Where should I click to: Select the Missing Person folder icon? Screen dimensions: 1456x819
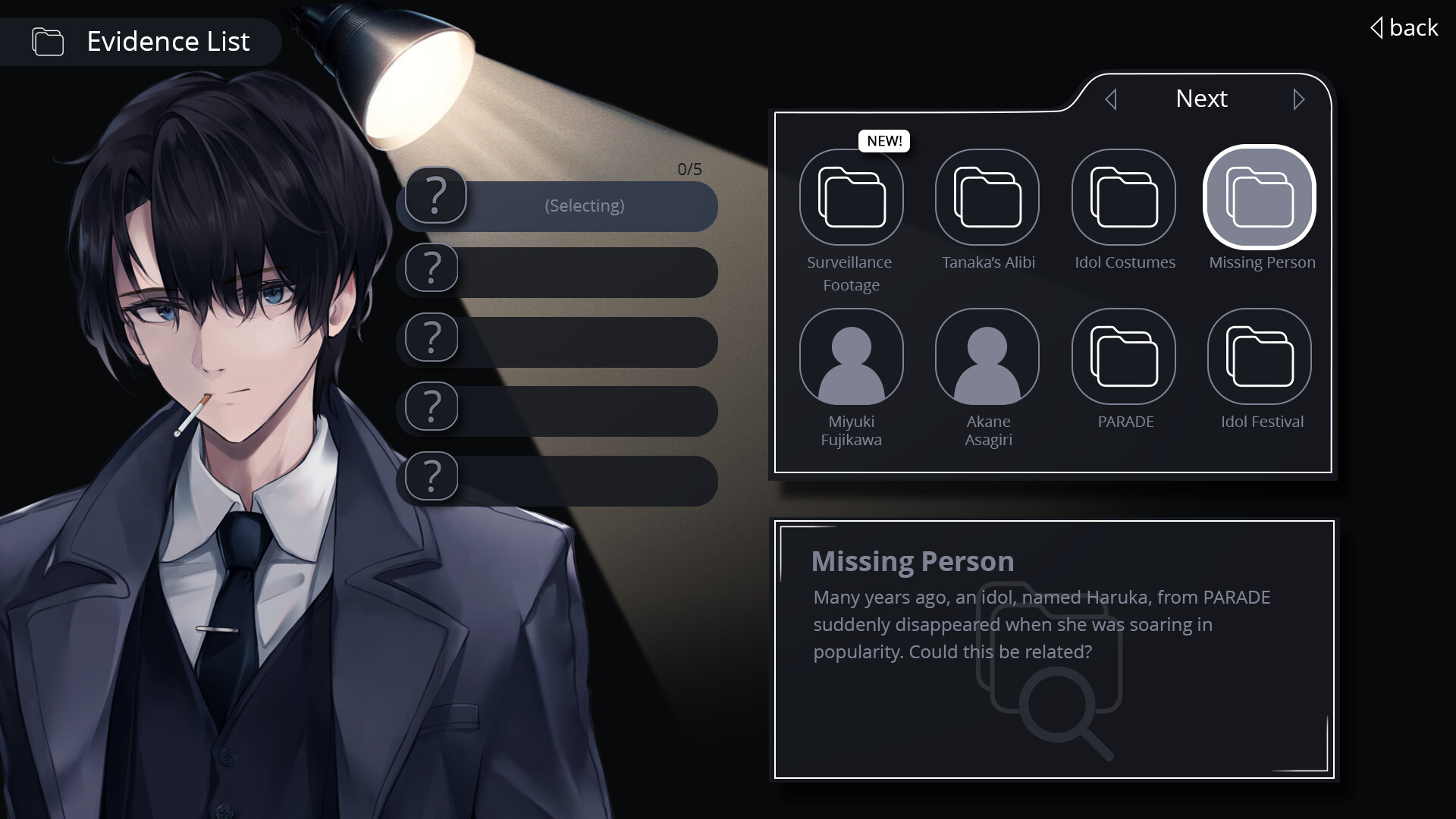click(x=1260, y=196)
